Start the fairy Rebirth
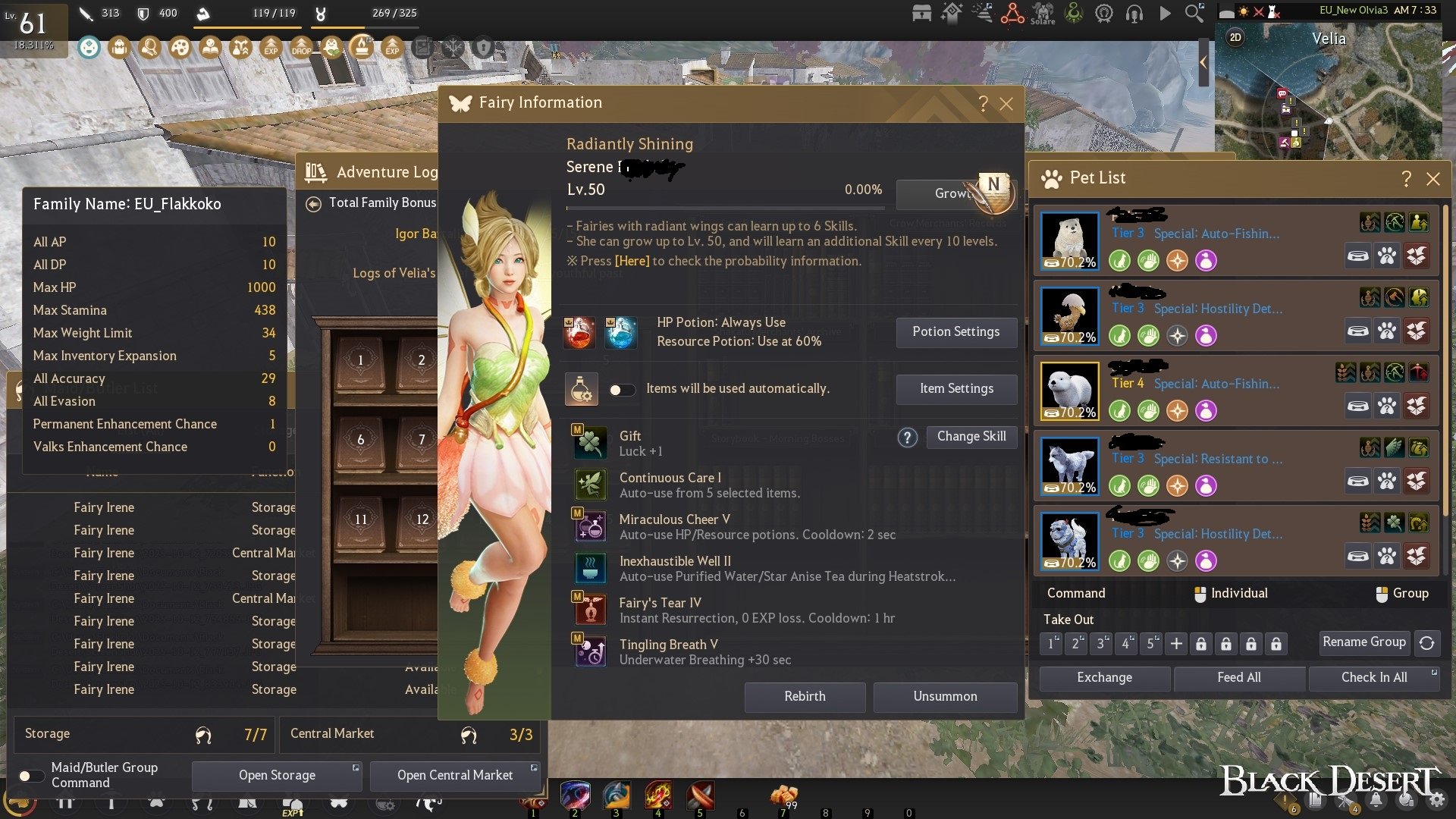This screenshot has height=819, width=1456. (805, 697)
